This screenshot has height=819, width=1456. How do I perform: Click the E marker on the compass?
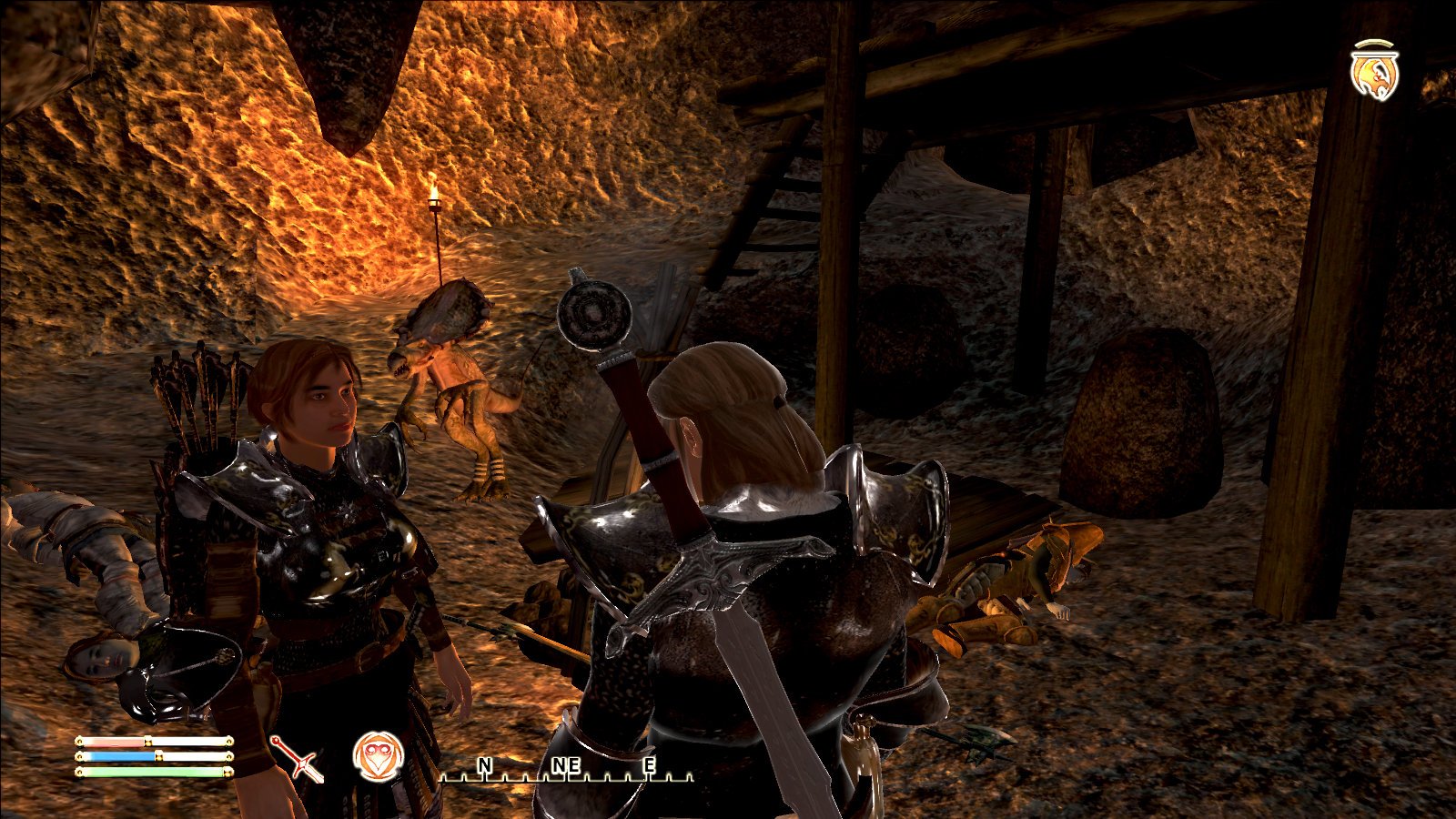tap(648, 767)
